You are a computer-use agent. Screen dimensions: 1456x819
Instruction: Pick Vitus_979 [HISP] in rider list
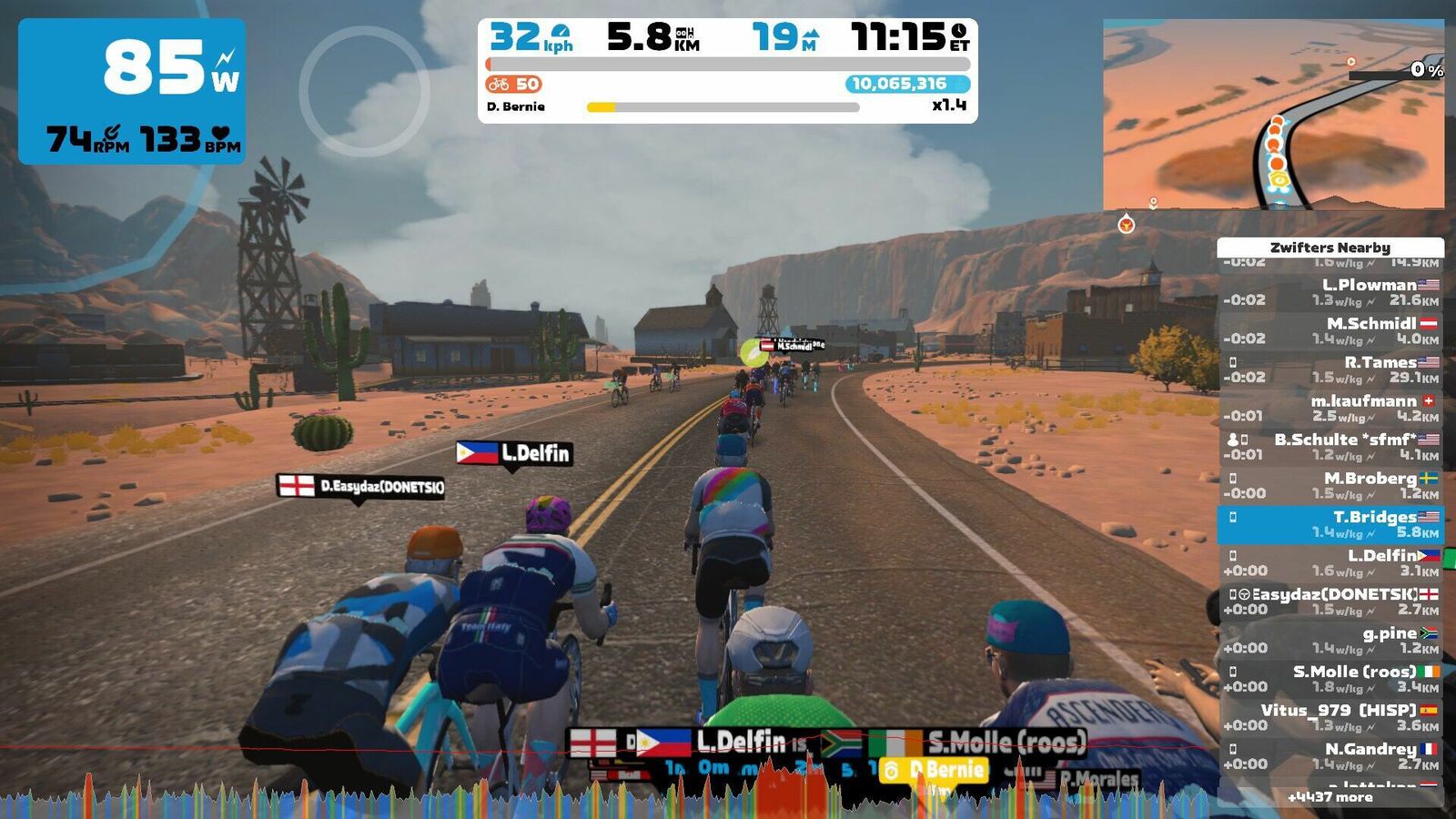point(1330,717)
